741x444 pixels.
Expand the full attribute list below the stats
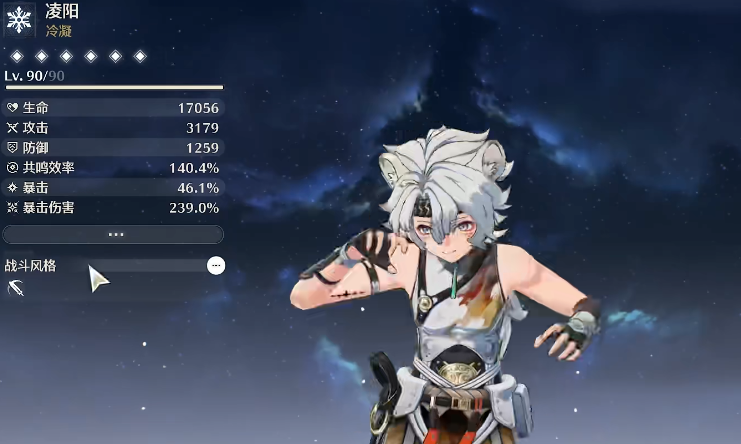pyautogui.click(x=113, y=234)
